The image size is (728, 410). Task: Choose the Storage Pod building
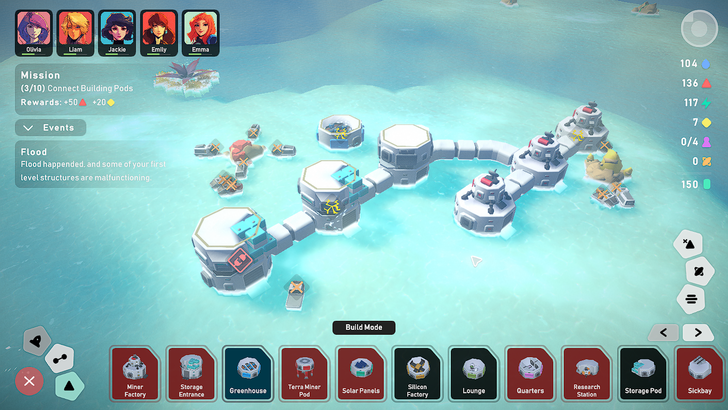click(x=644, y=373)
